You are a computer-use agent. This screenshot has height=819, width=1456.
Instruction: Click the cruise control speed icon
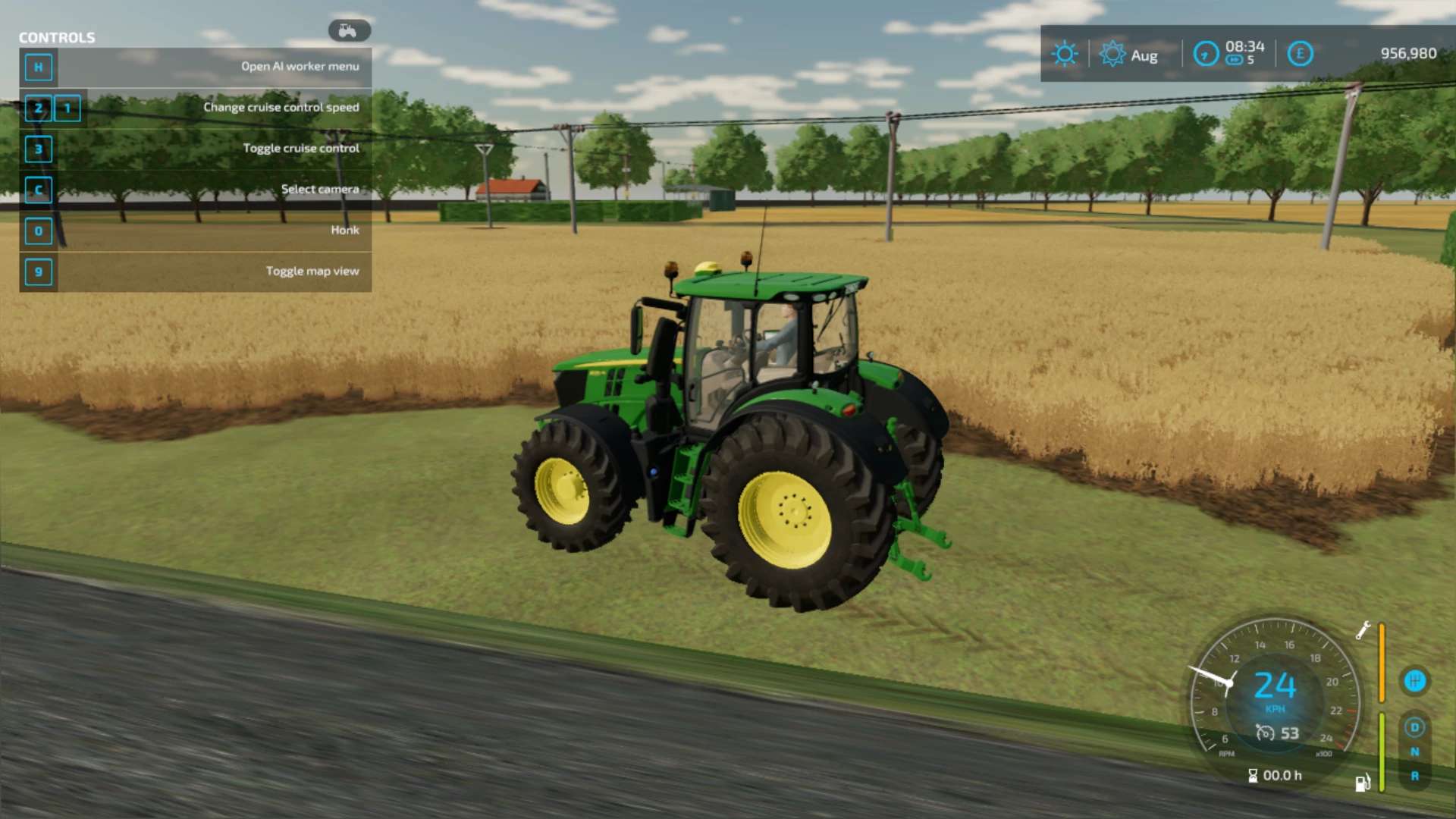pos(1265,733)
